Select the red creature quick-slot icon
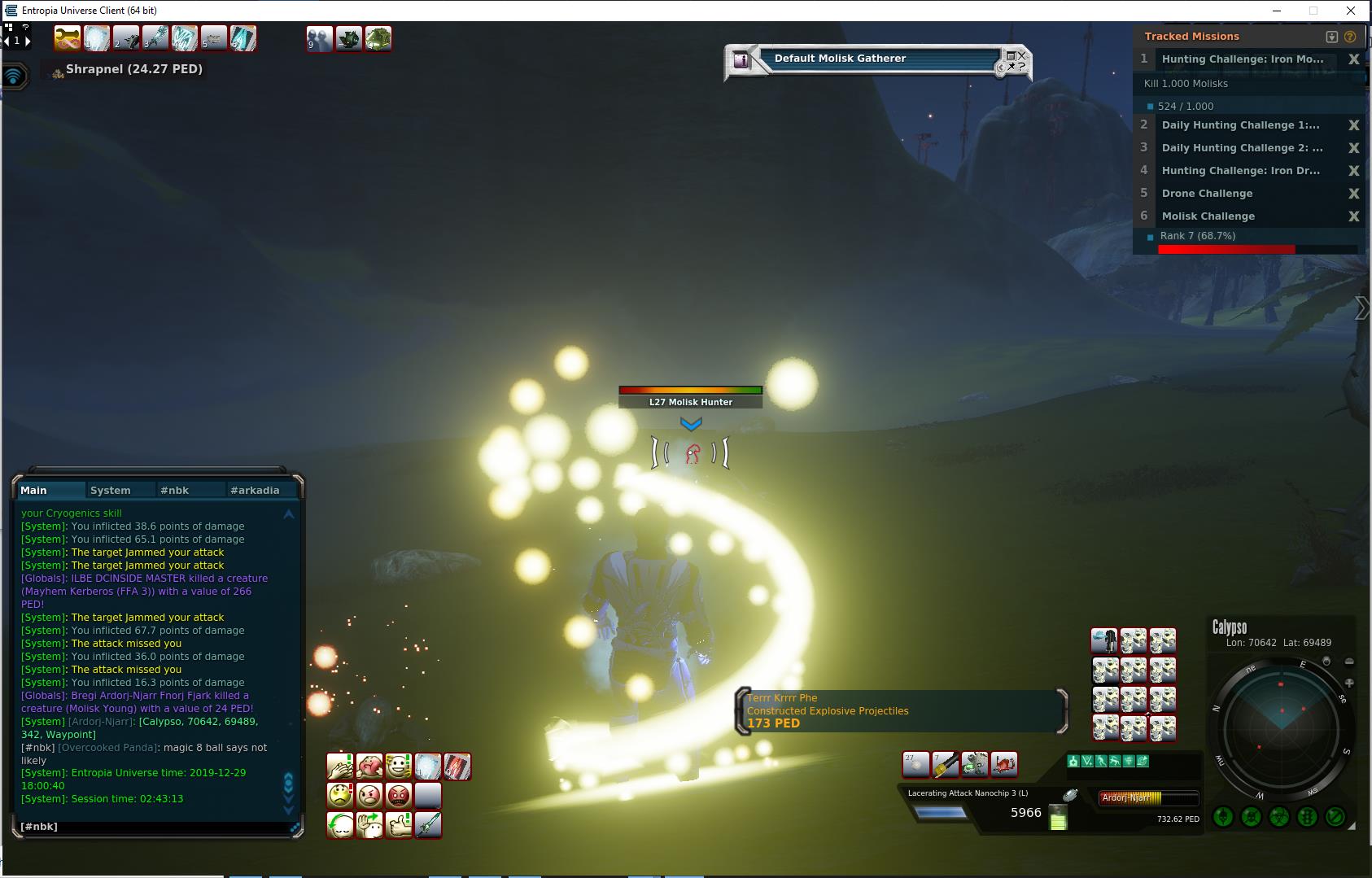This screenshot has height=878, width=1372. [x=1003, y=764]
